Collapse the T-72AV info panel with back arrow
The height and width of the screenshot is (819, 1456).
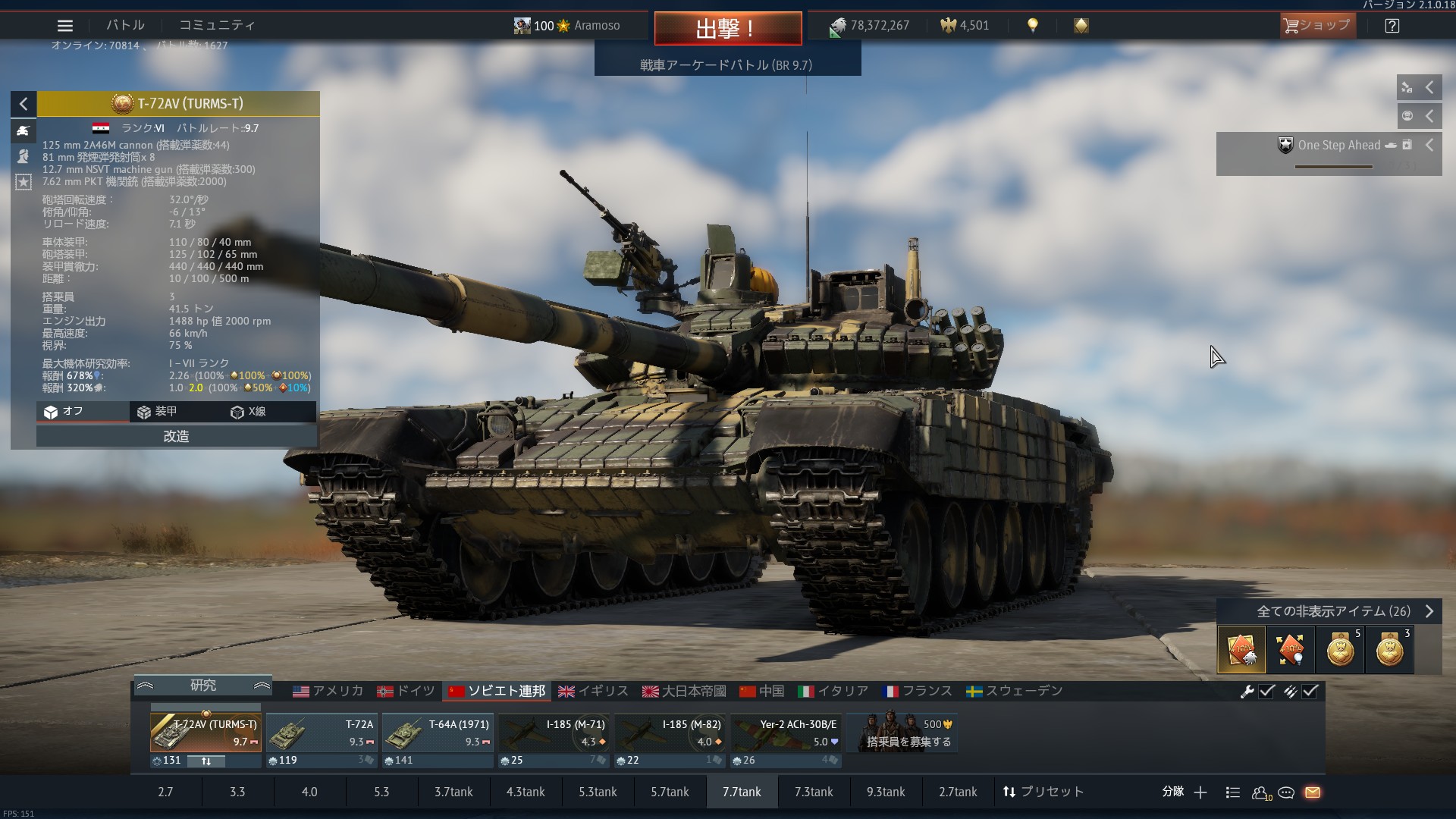click(x=23, y=104)
